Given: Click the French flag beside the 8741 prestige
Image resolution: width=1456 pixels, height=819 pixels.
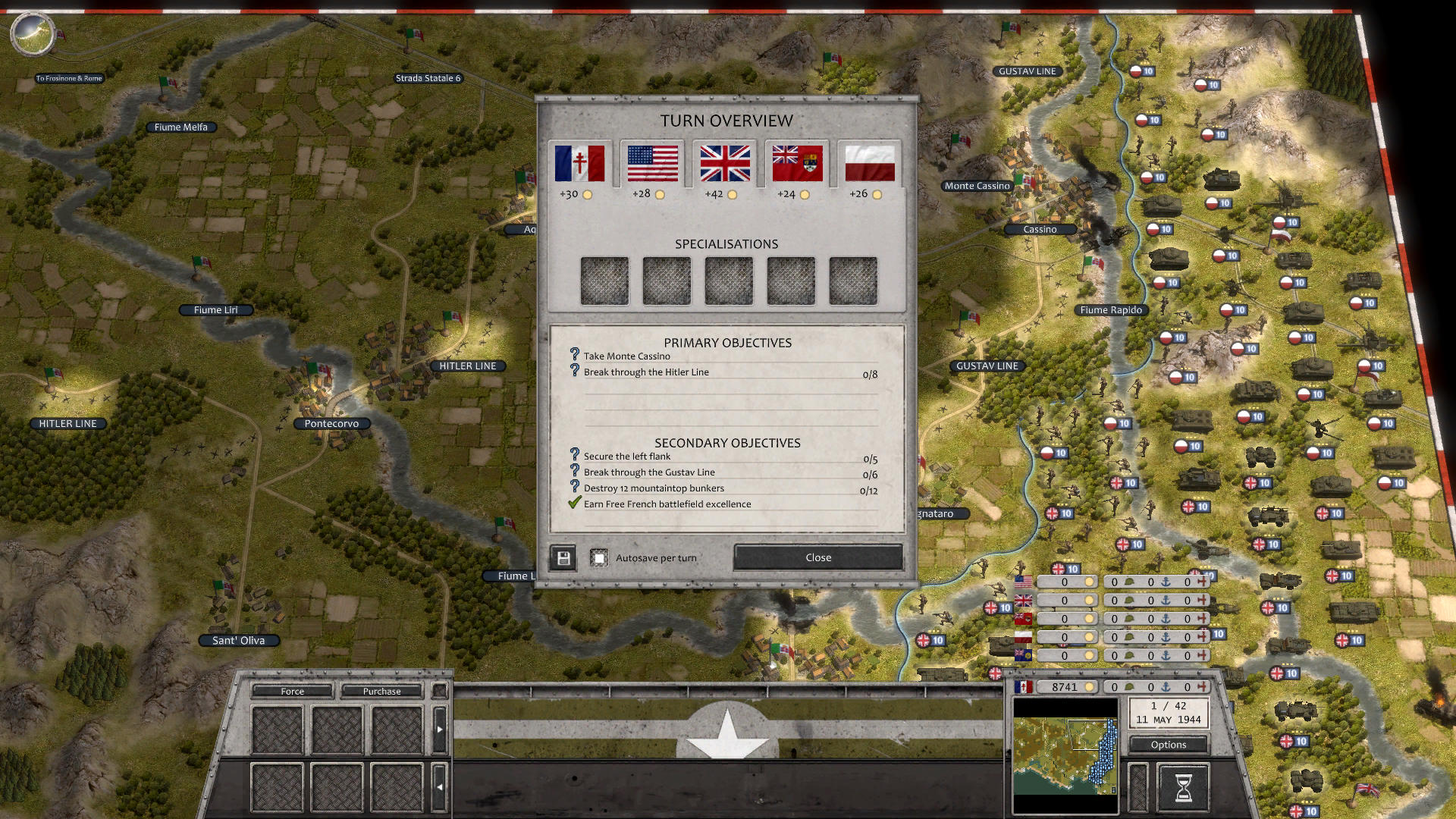Looking at the screenshot, I should tap(1022, 686).
